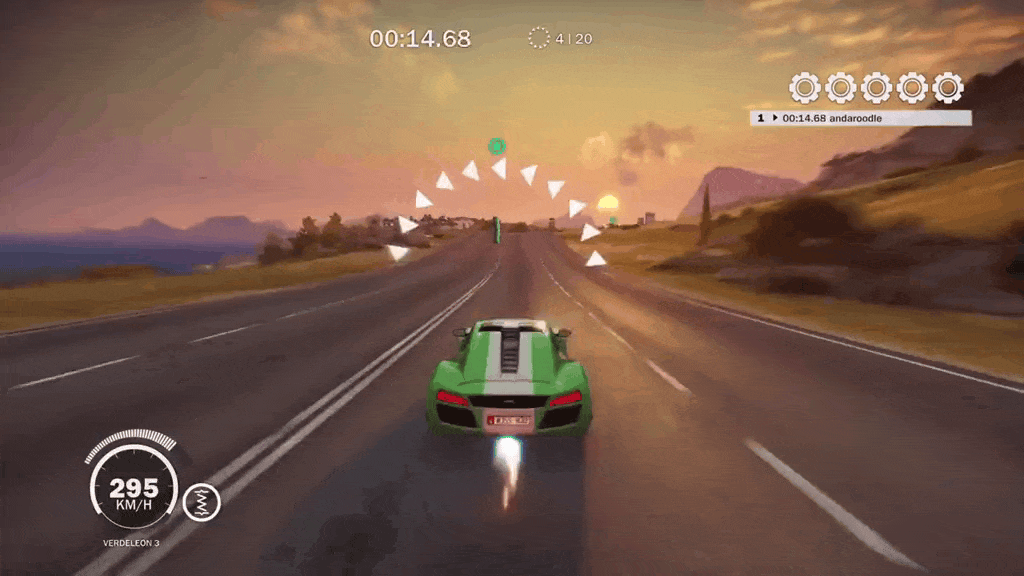Screen dimensions: 1024x576
Task: Click the spring icon beside the speedometer
Action: [202, 502]
